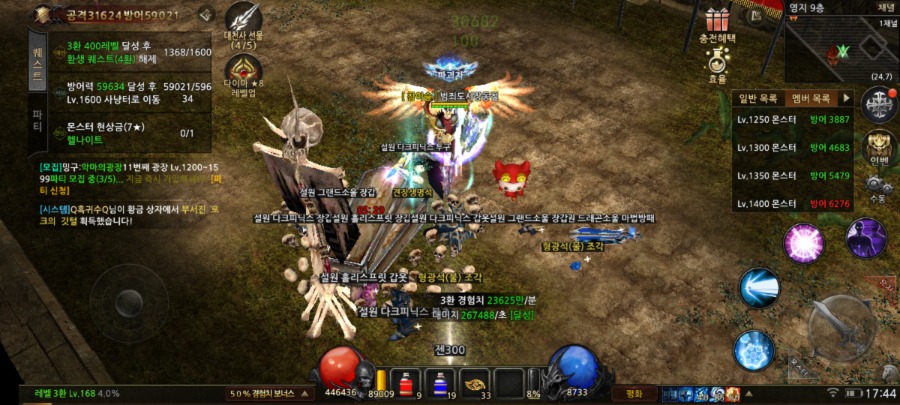Use the red health potion slot
Screen dimensions: 900x405
coord(407,381)
